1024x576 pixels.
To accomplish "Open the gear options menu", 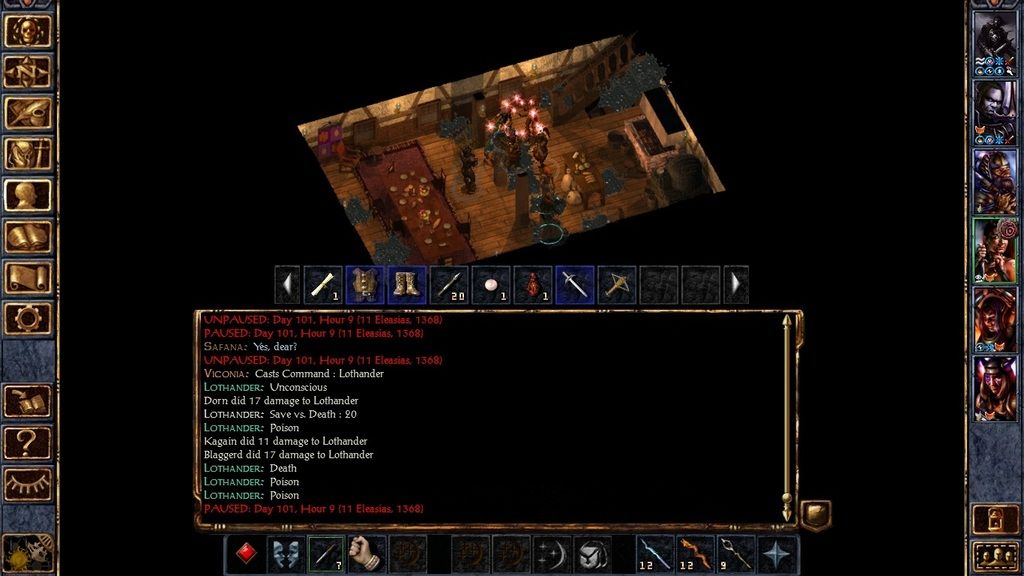I will (x=28, y=319).
